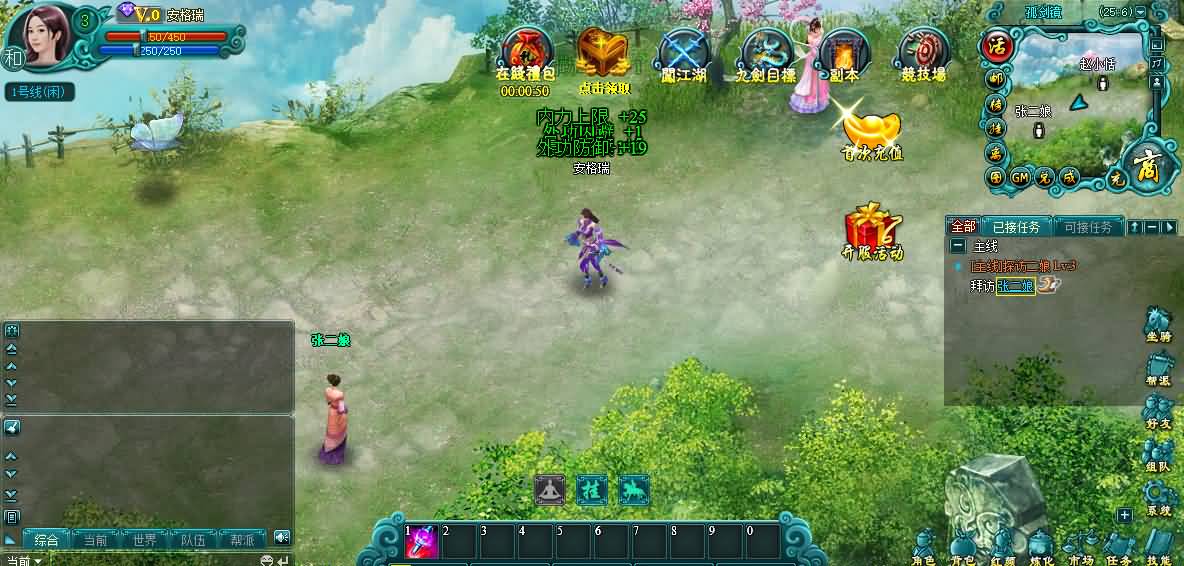Switch to the 可接任务 quest tab
Viewport: 1184px width, 566px height.
point(1088,227)
